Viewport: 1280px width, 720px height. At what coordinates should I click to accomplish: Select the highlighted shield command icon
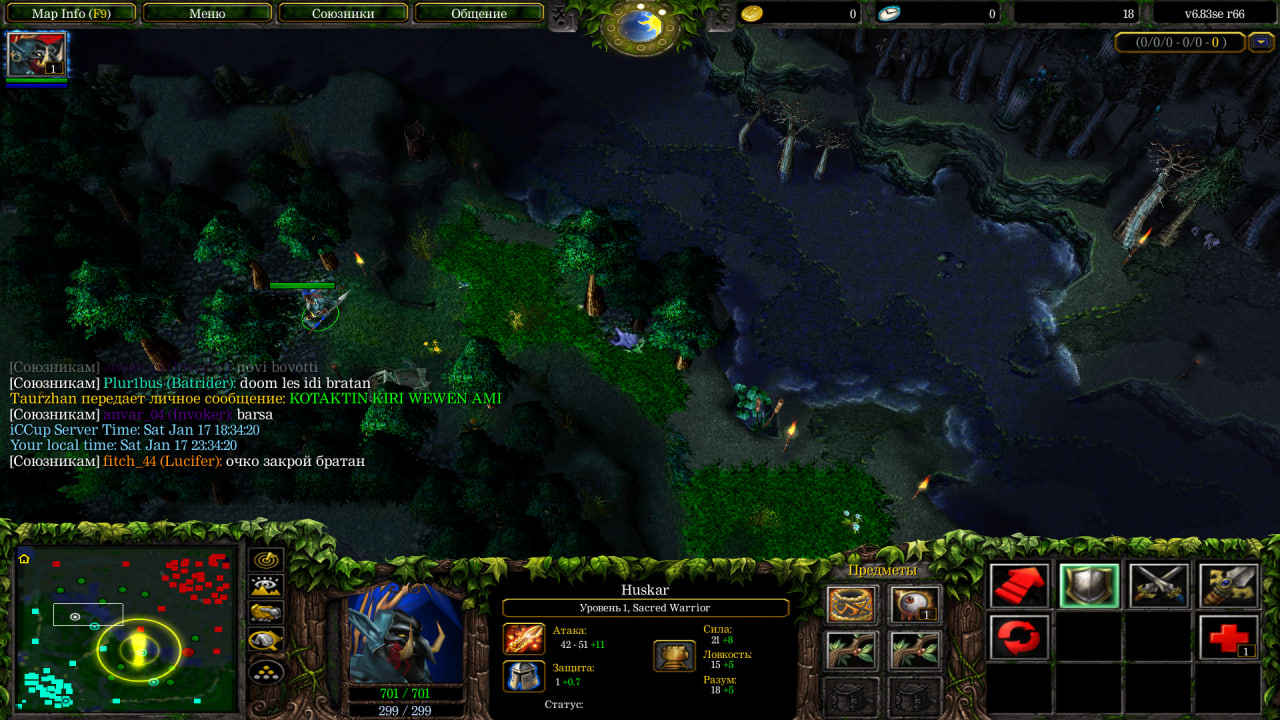1089,585
